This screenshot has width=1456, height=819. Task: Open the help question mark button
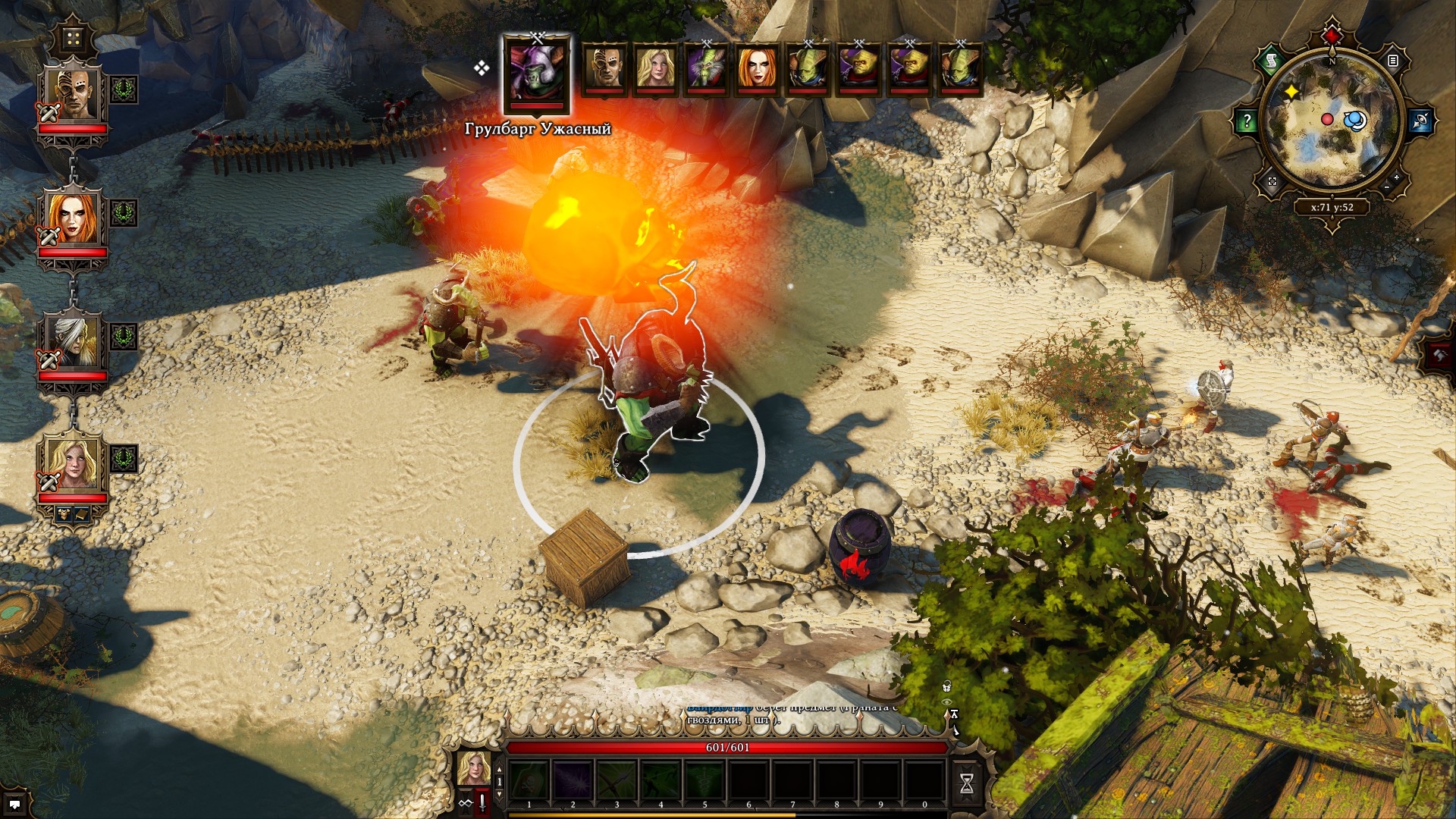(1247, 121)
